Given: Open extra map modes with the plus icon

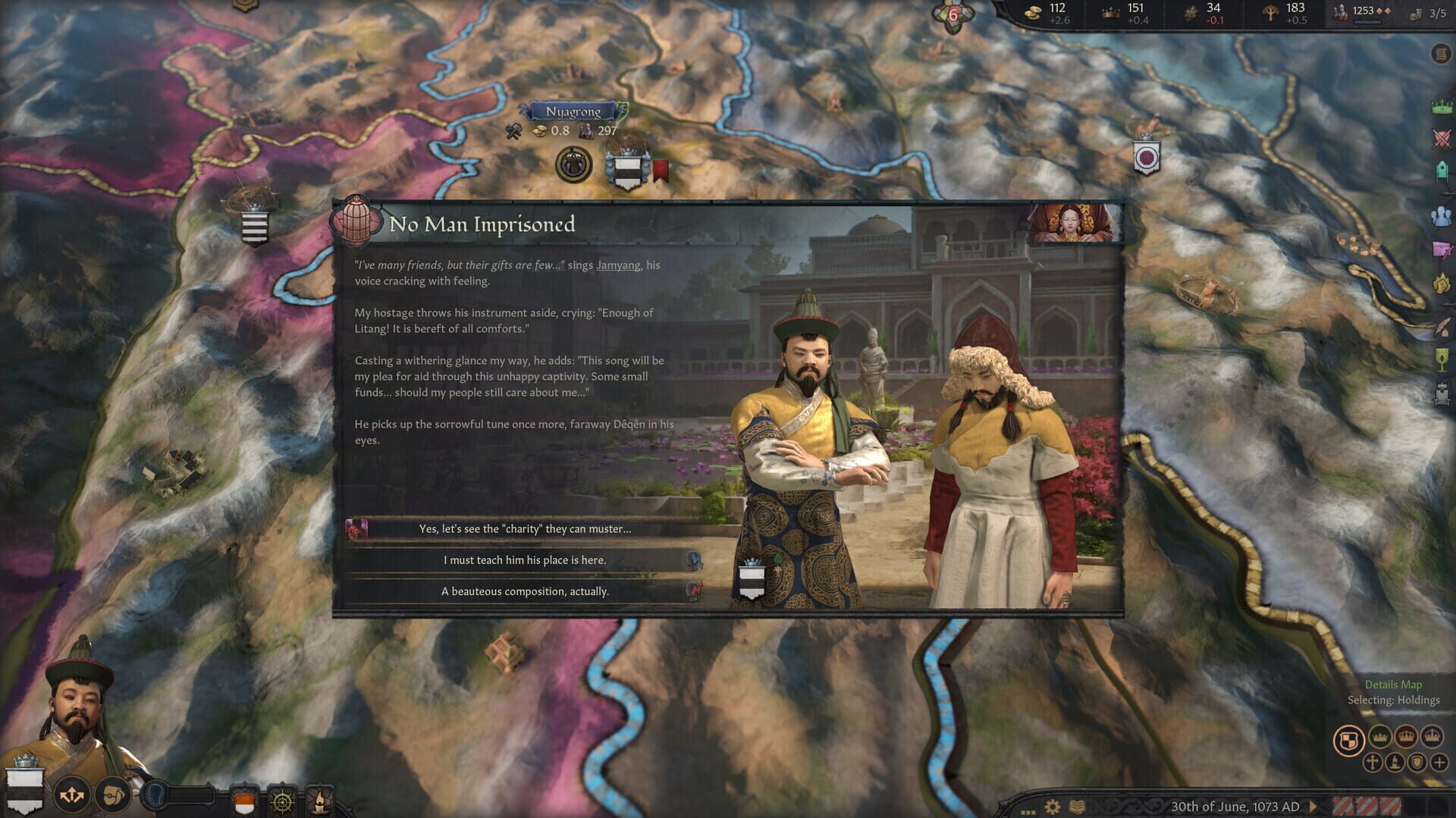Looking at the screenshot, I should 1439,763.
